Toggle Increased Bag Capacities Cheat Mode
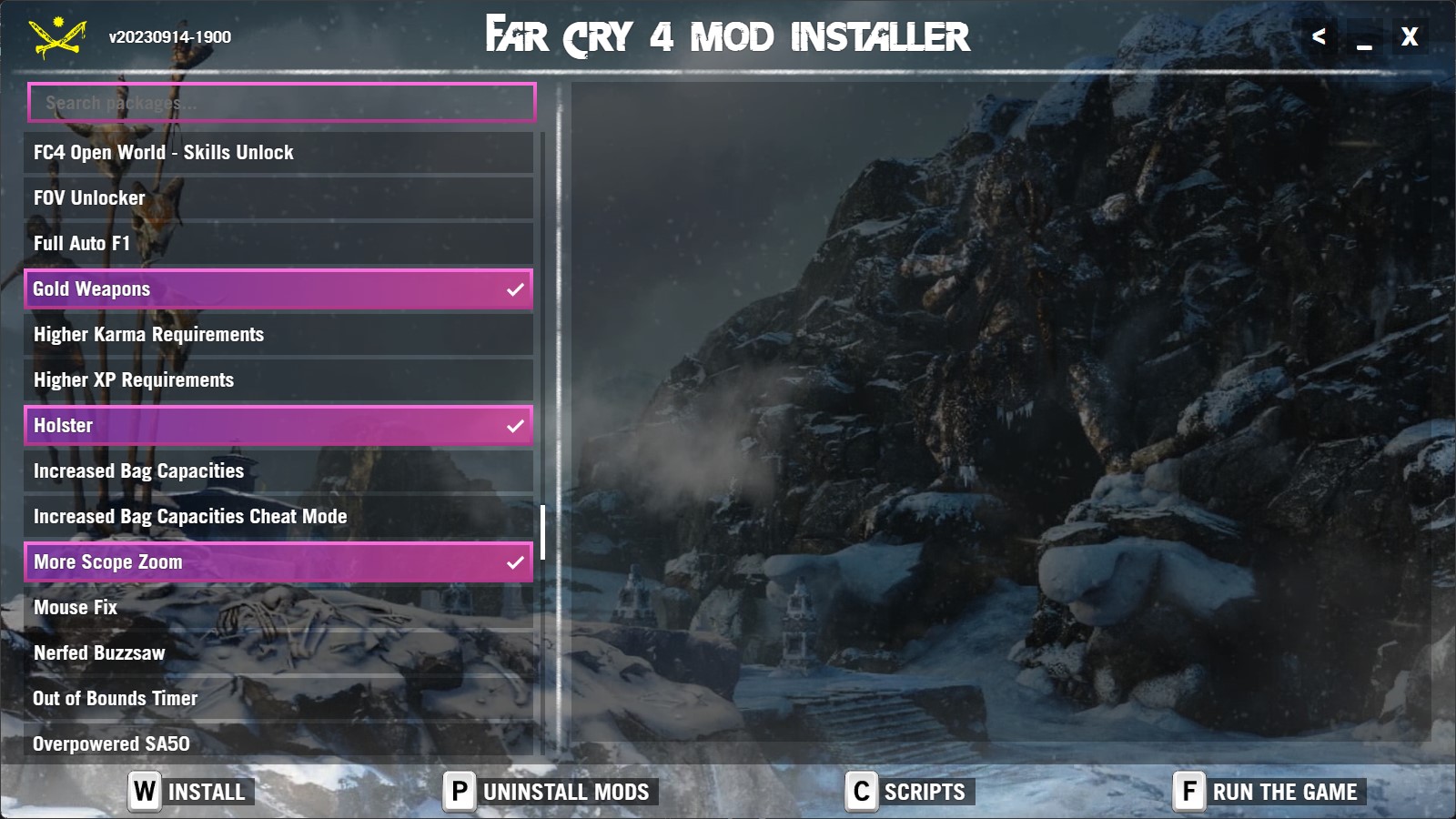This screenshot has width=1456, height=819. coord(278,517)
